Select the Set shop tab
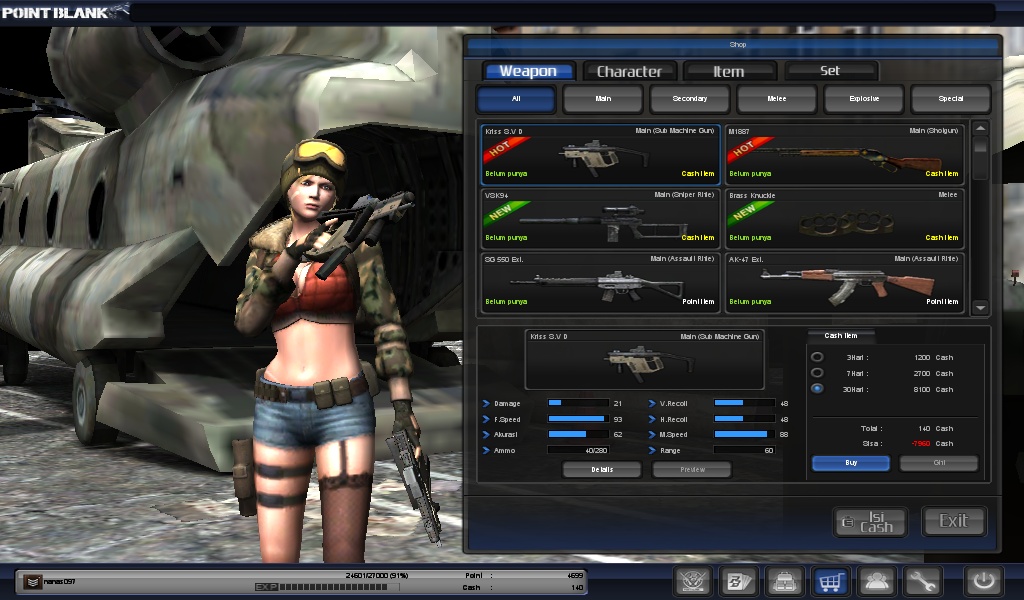 tap(830, 71)
